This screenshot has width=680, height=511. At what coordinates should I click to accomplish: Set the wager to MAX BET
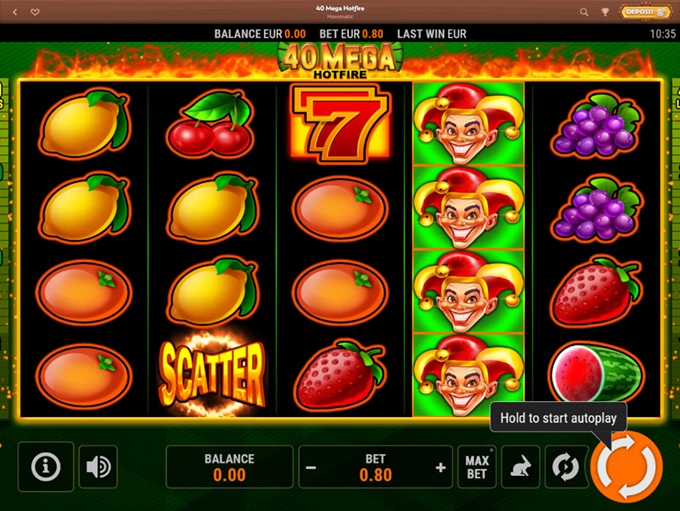pyautogui.click(x=477, y=467)
